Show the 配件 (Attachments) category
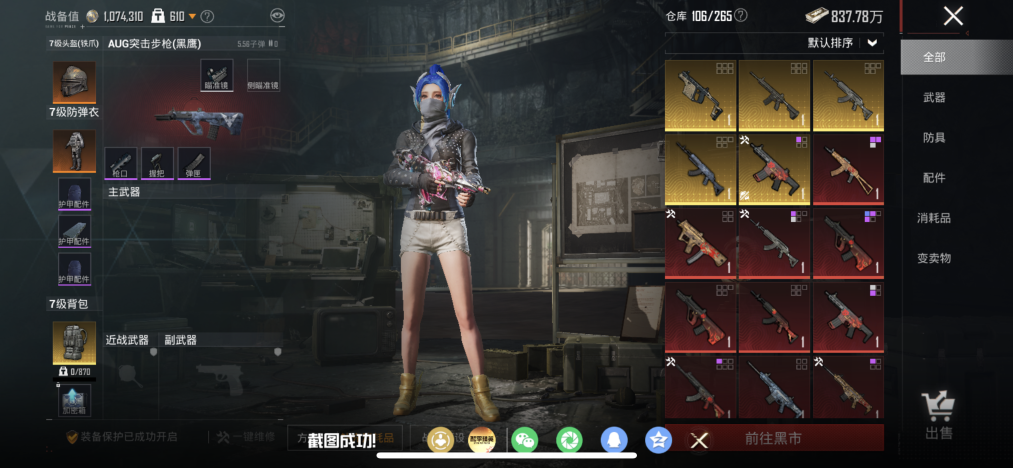This screenshot has width=1013, height=468. (934, 178)
